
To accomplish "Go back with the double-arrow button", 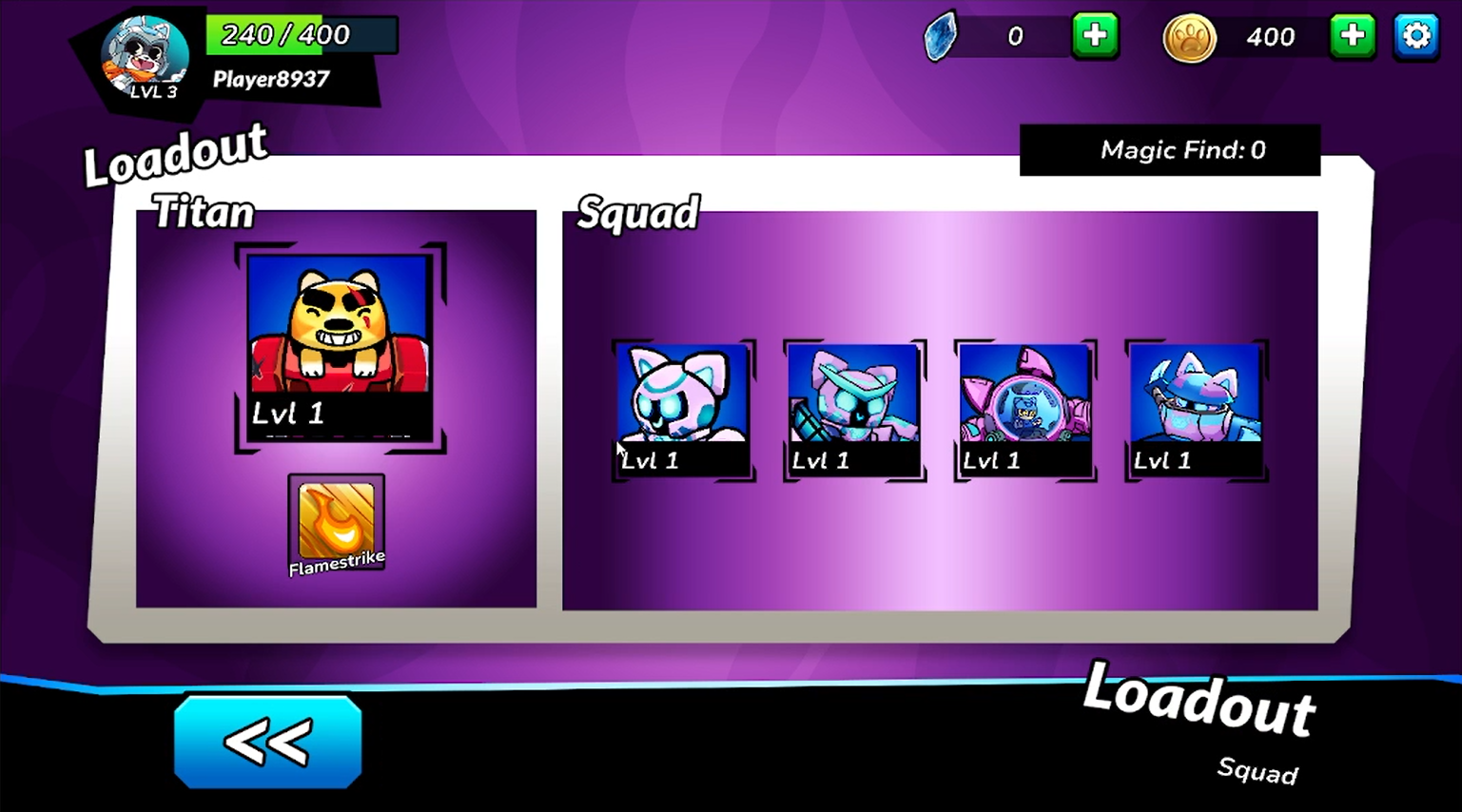I will point(267,742).
